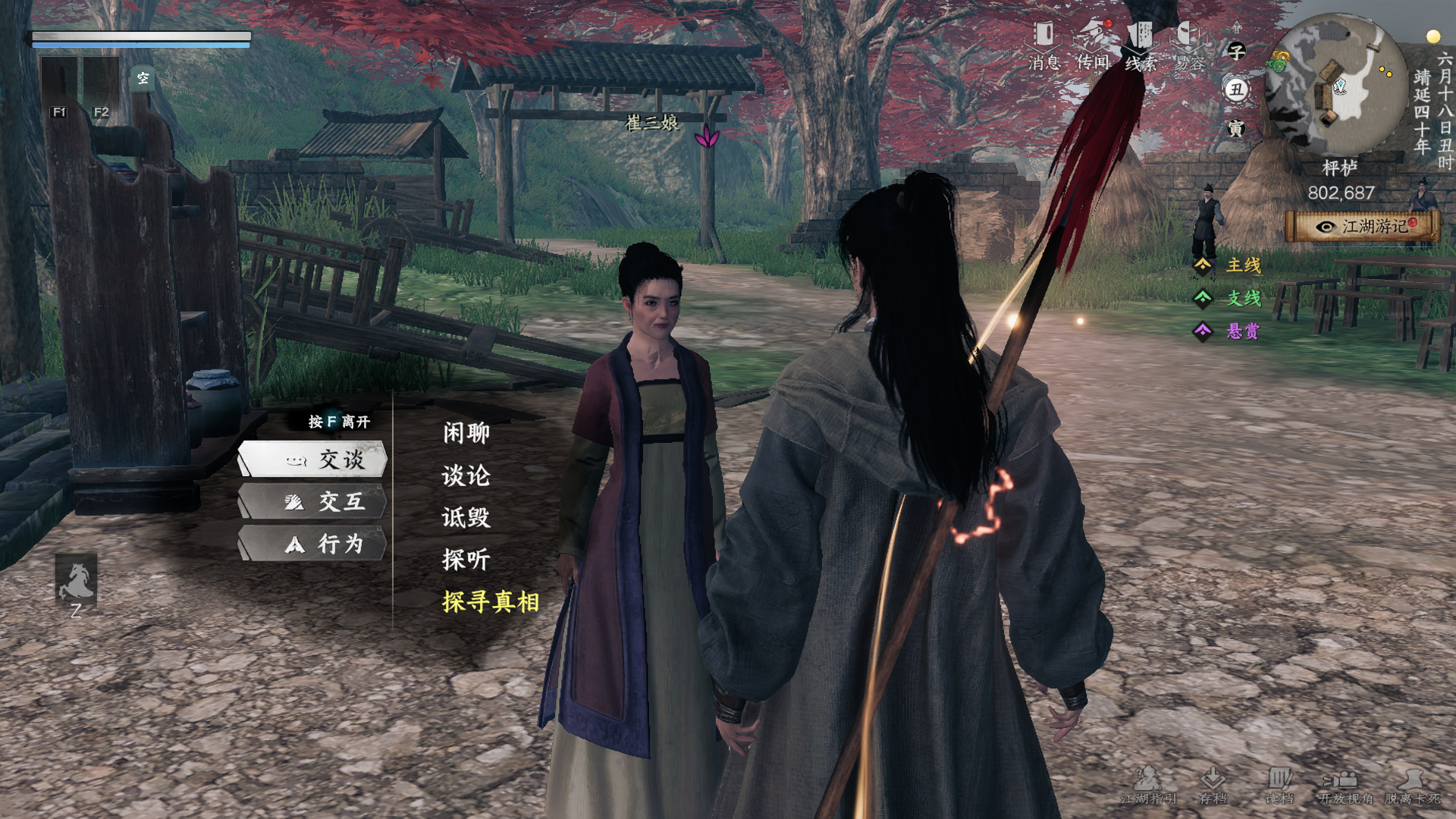
Task: Open the 行为 (actions) menu button
Action: point(313,544)
